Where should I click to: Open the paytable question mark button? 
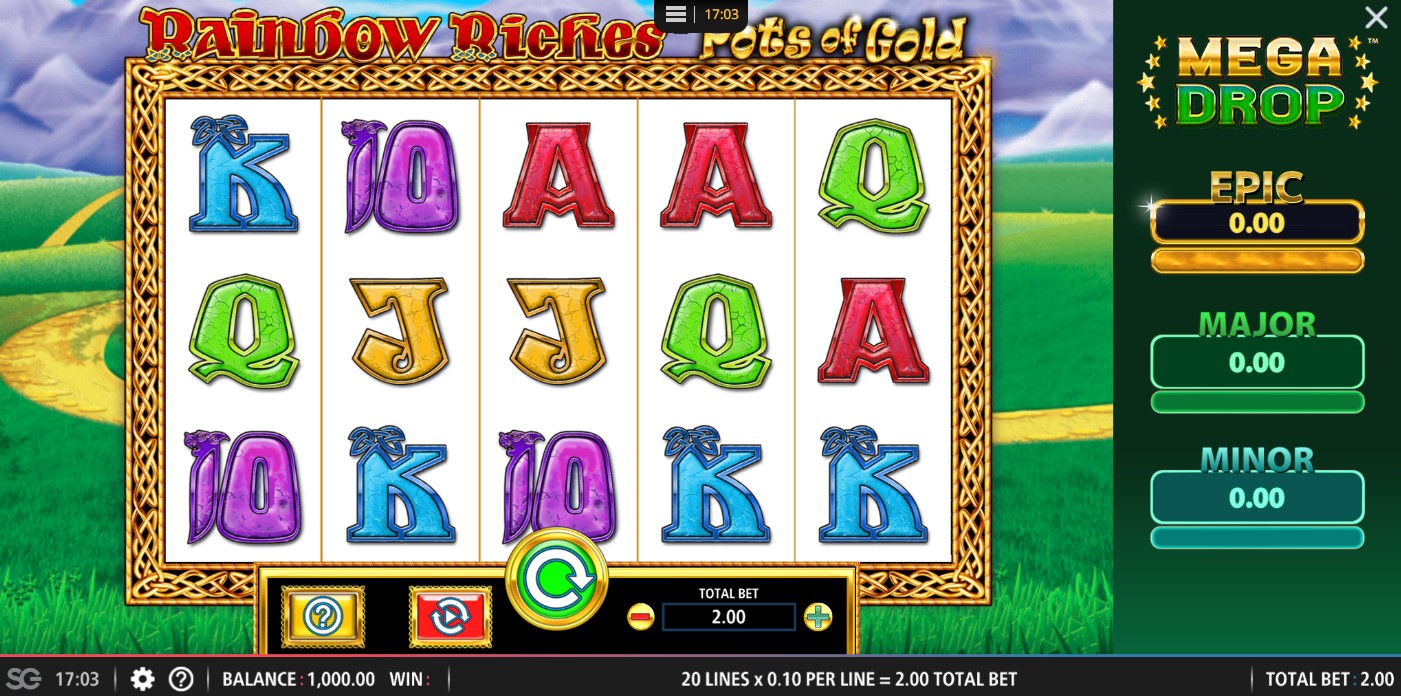[323, 616]
